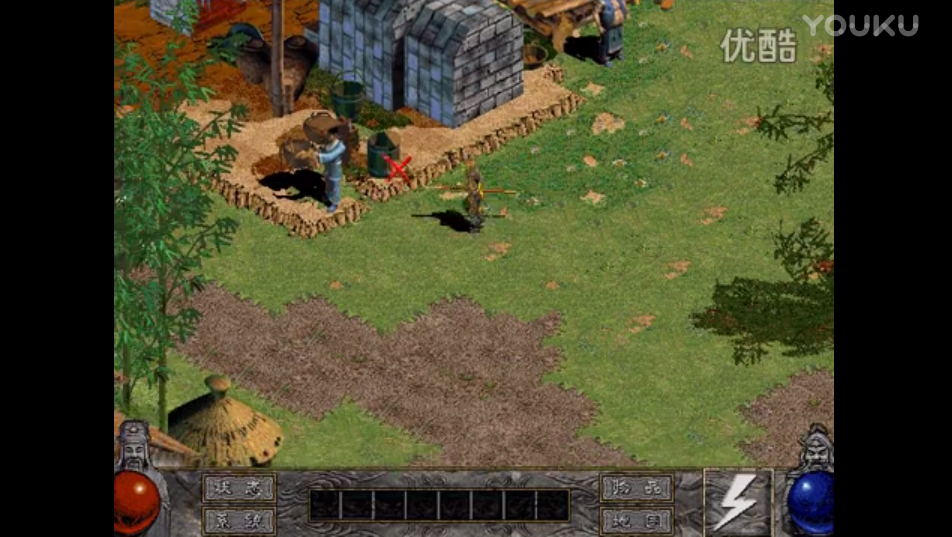
Task: Open the 物品 (items) inventory
Action: 636,488
